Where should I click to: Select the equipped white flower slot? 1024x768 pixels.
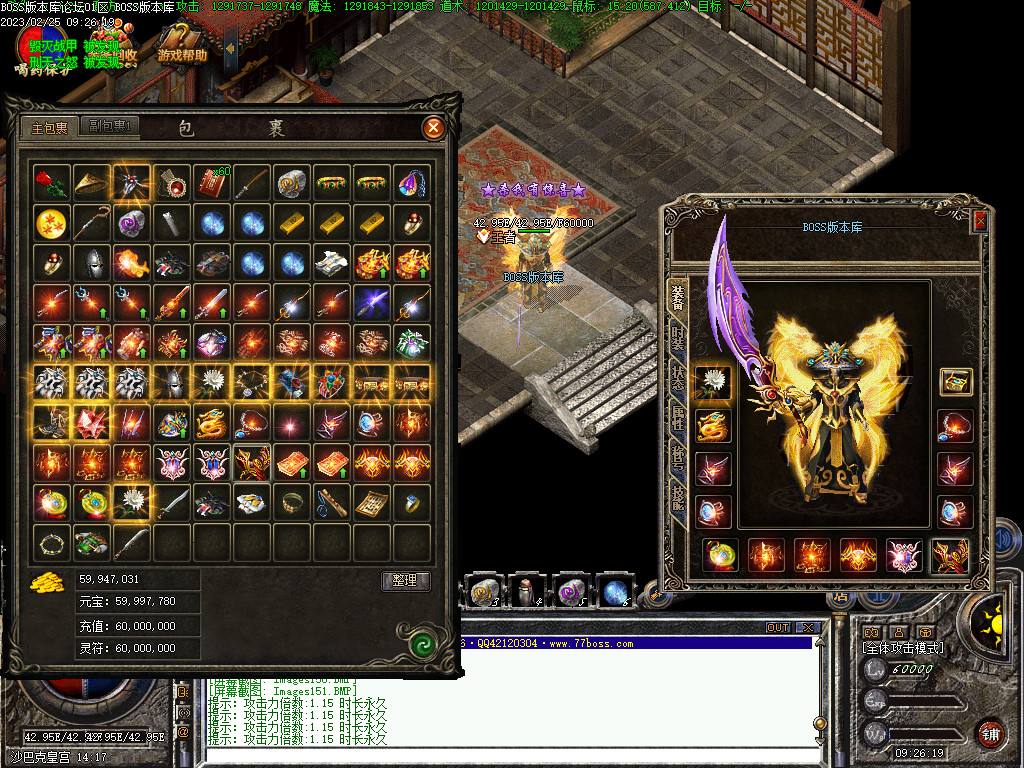[713, 381]
